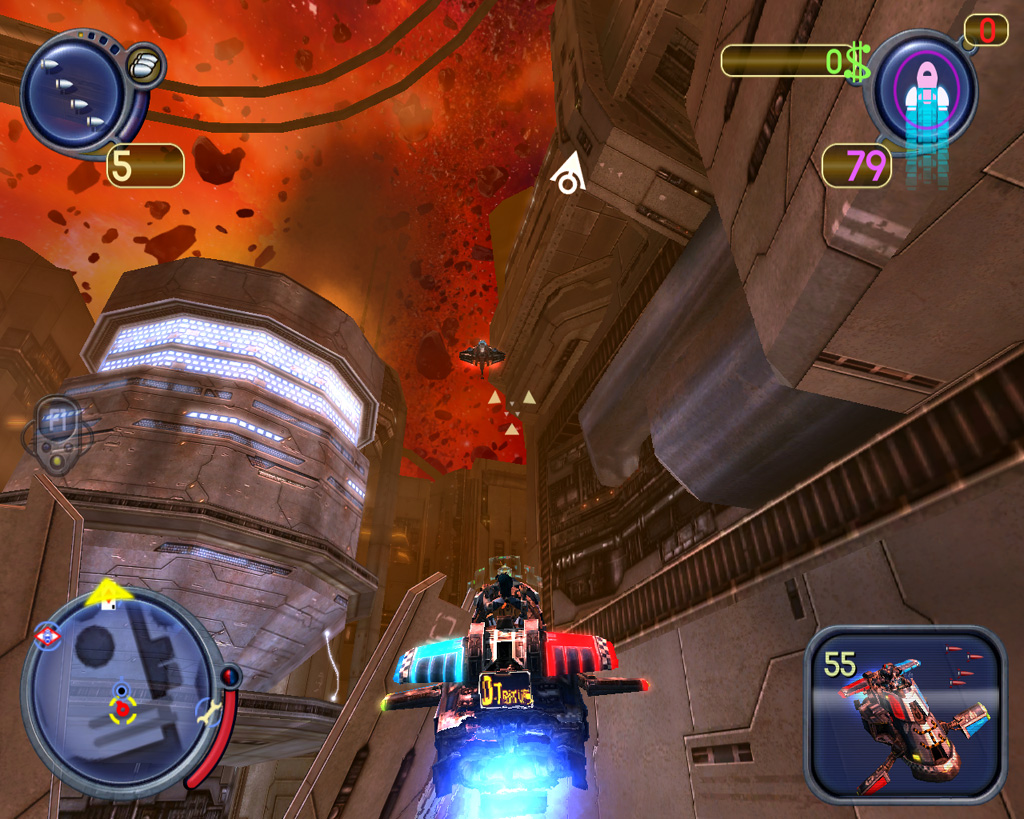Select the red diamond marker on radar
1024x819 pixels.
47,637
